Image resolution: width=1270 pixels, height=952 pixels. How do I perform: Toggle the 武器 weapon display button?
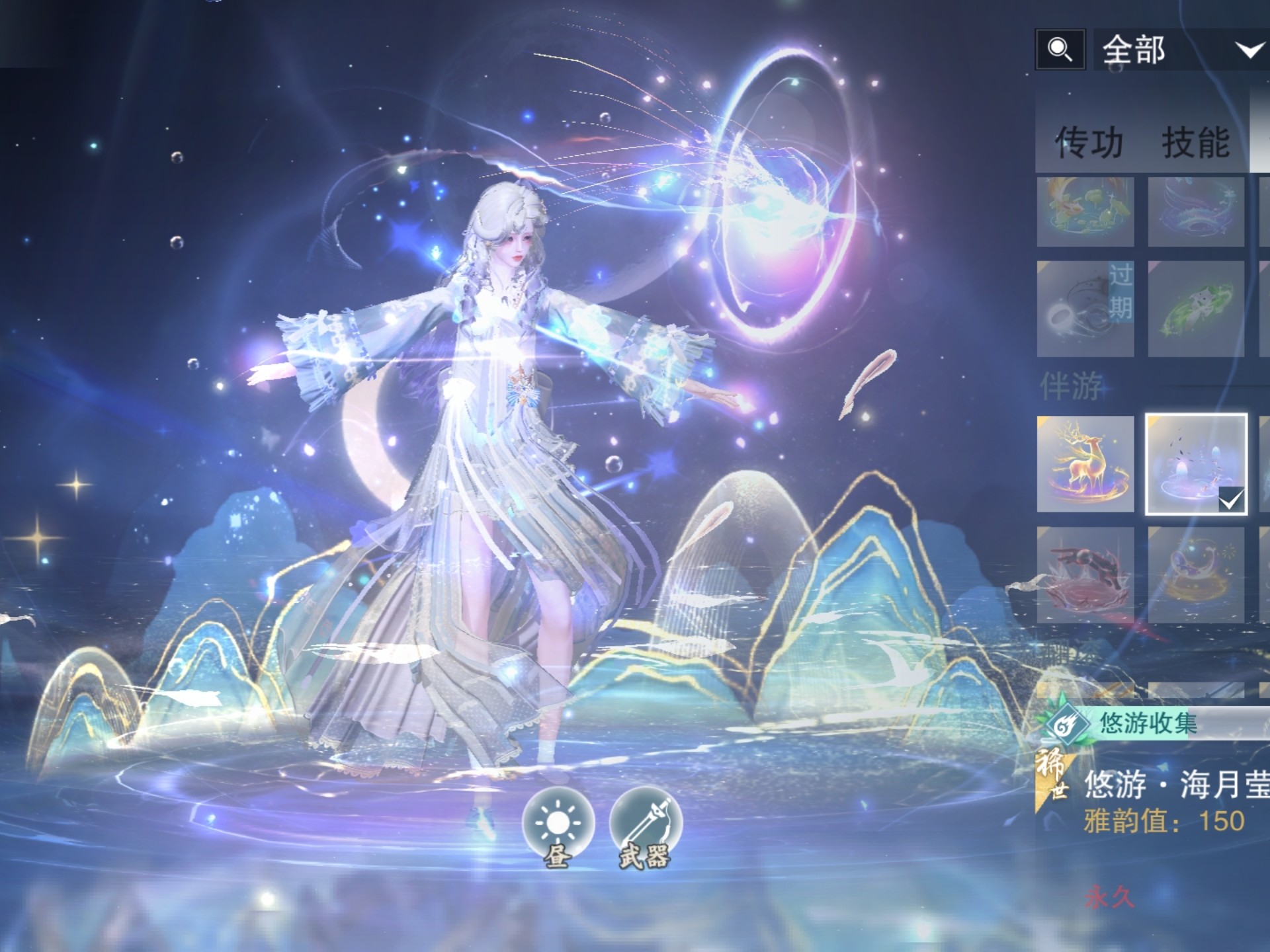645,826
